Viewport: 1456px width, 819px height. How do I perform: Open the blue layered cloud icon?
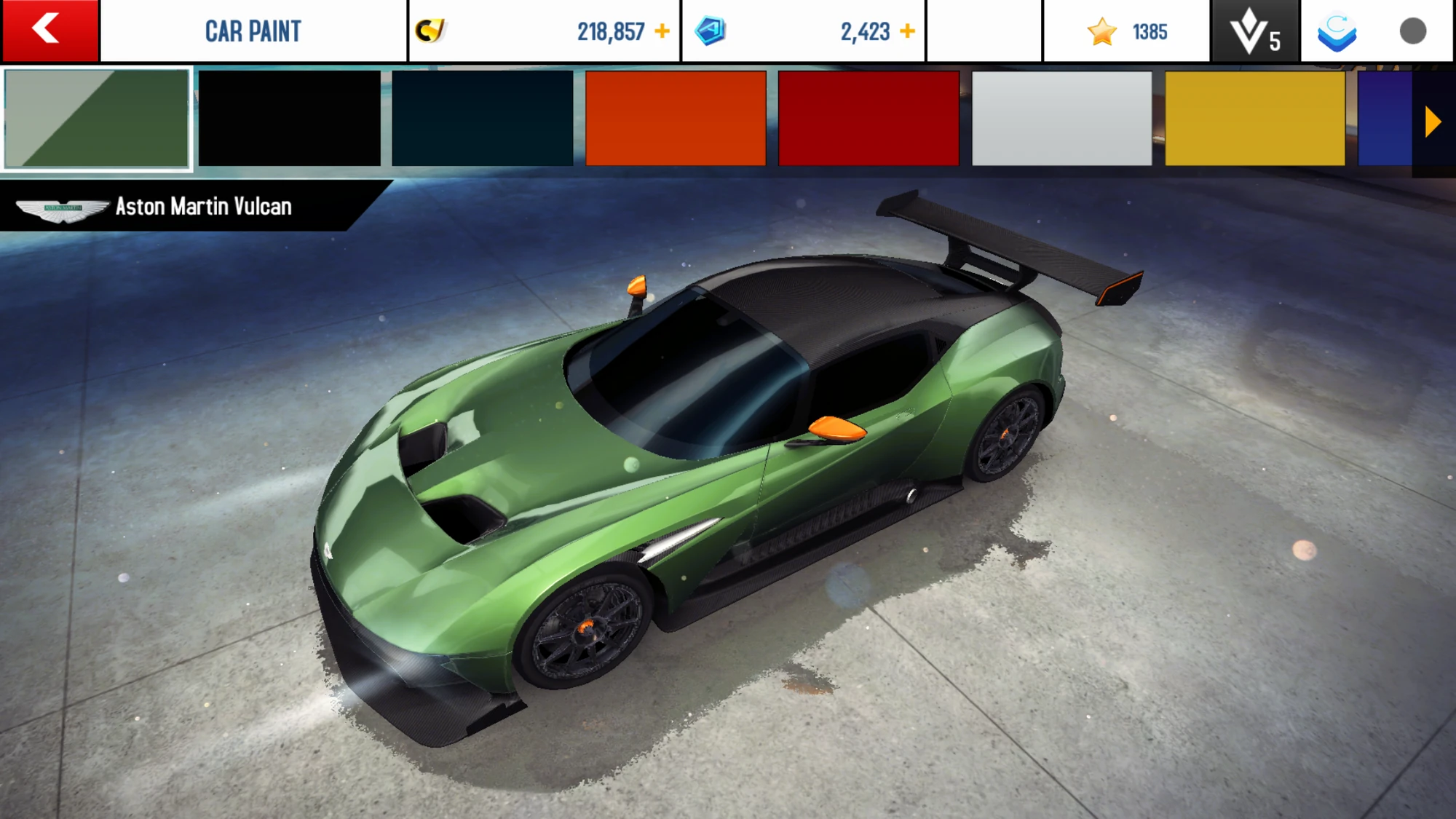pos(1337,32)
